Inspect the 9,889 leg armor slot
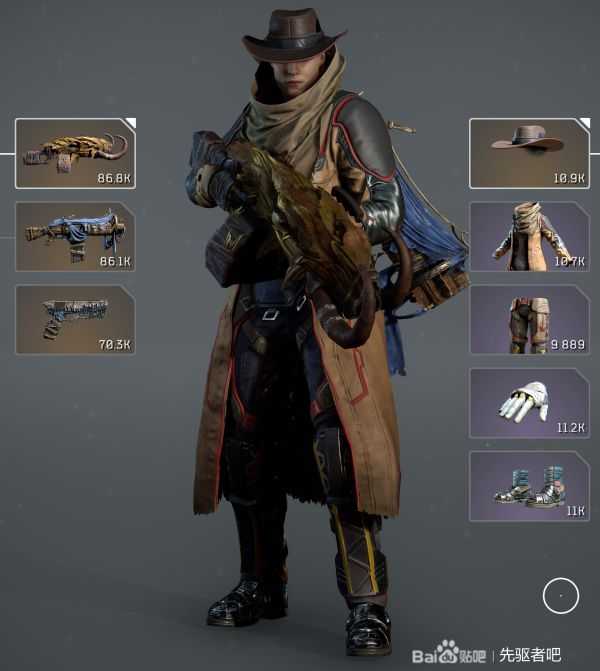 (529, 319)
